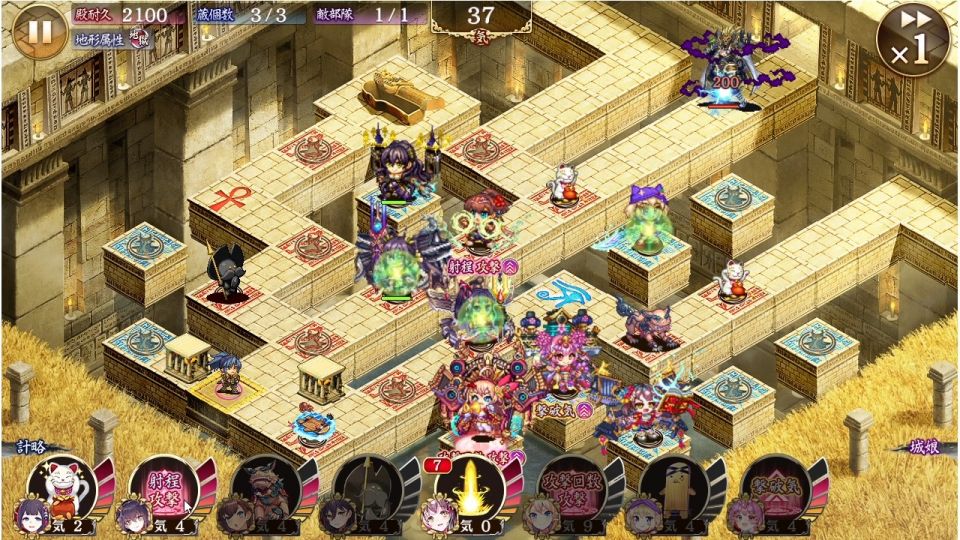Open the 計略 stratagem tab
The image size is (960, 540).
(x=32, y=447)
